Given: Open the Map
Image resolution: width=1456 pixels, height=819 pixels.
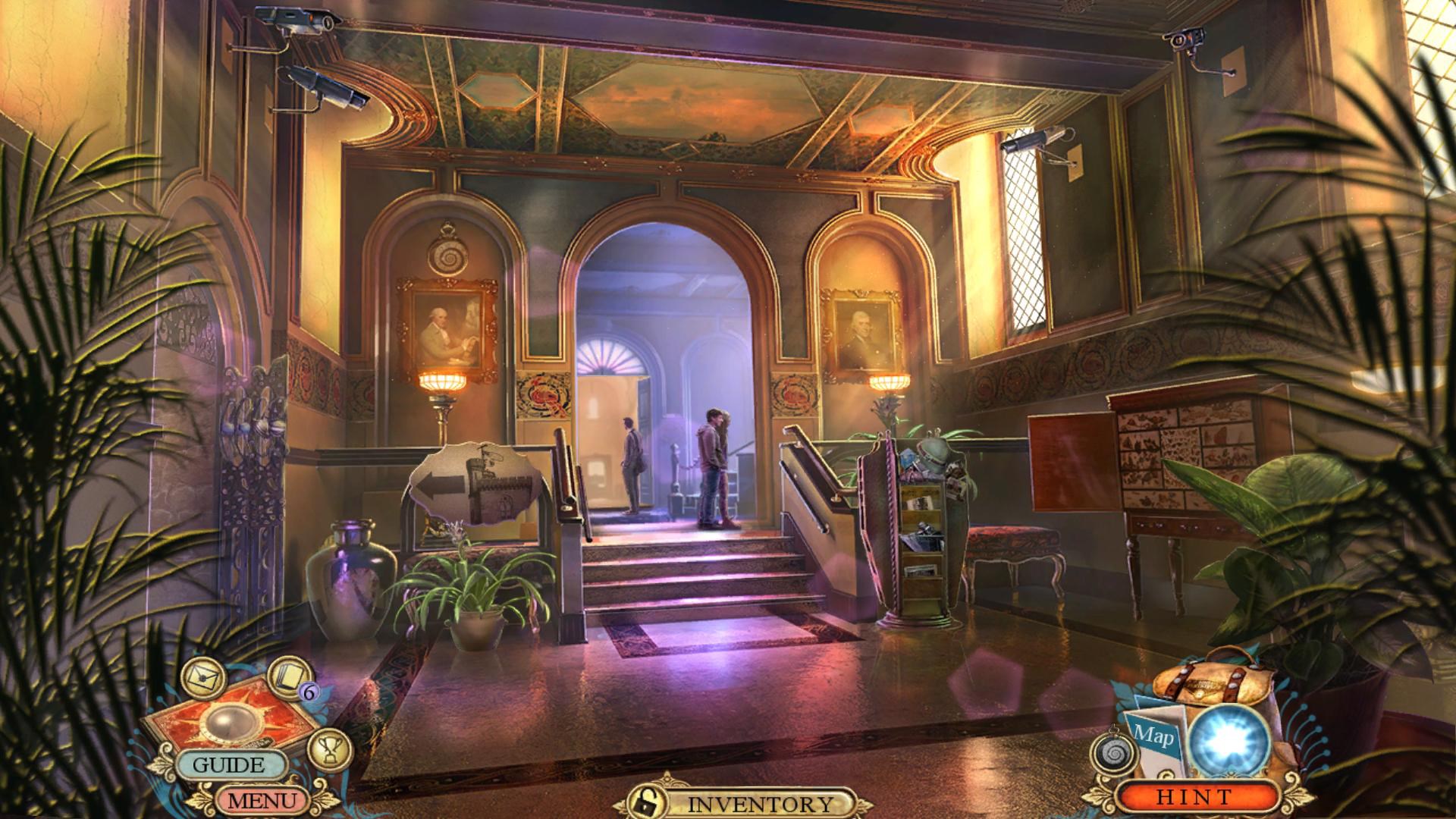Looking at the screenshot, I should [x=1154, y=736].
